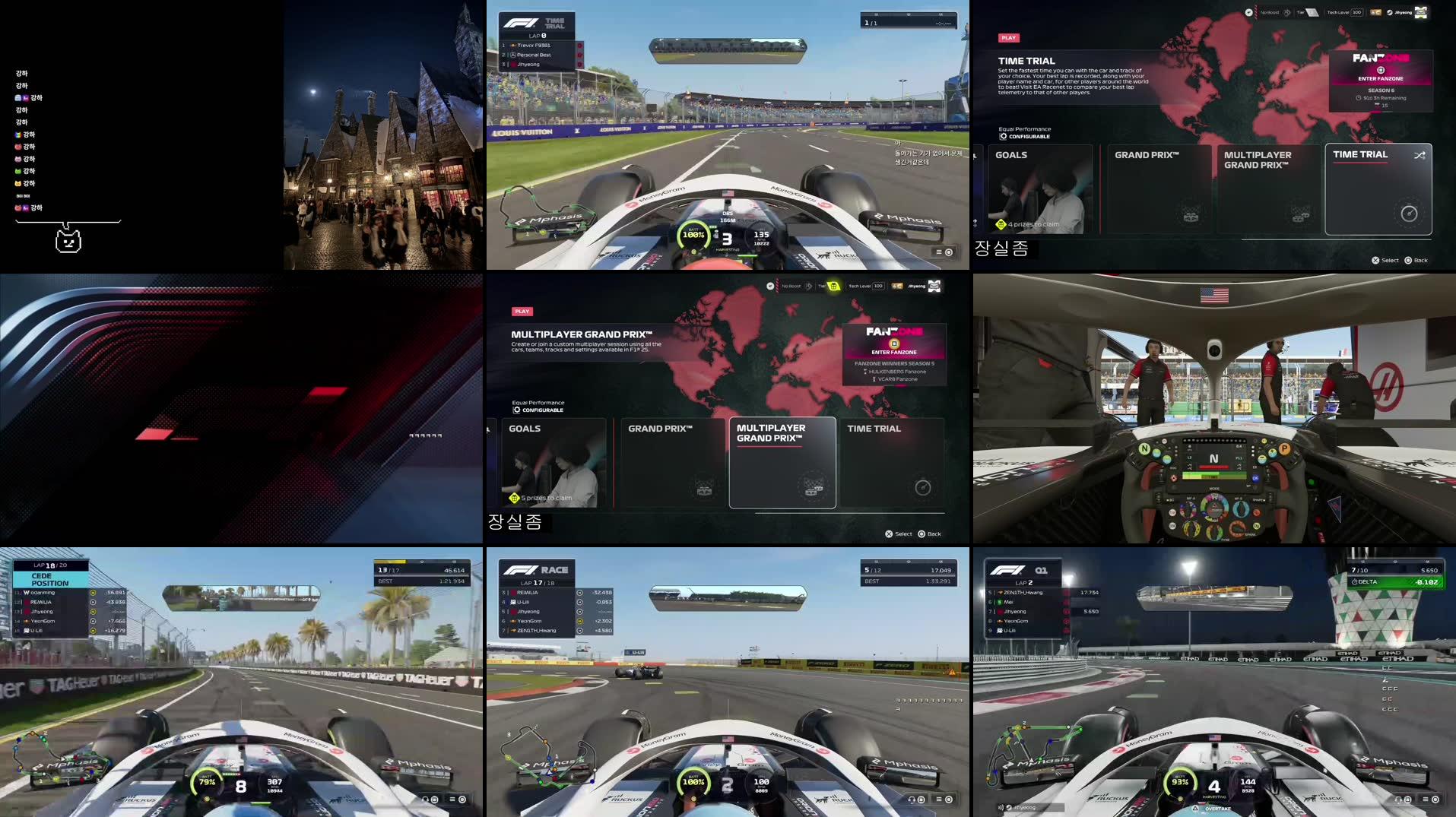
Task: Open the highlighted yellow gift box in the status bar
Action: click(x=833, y=285)
